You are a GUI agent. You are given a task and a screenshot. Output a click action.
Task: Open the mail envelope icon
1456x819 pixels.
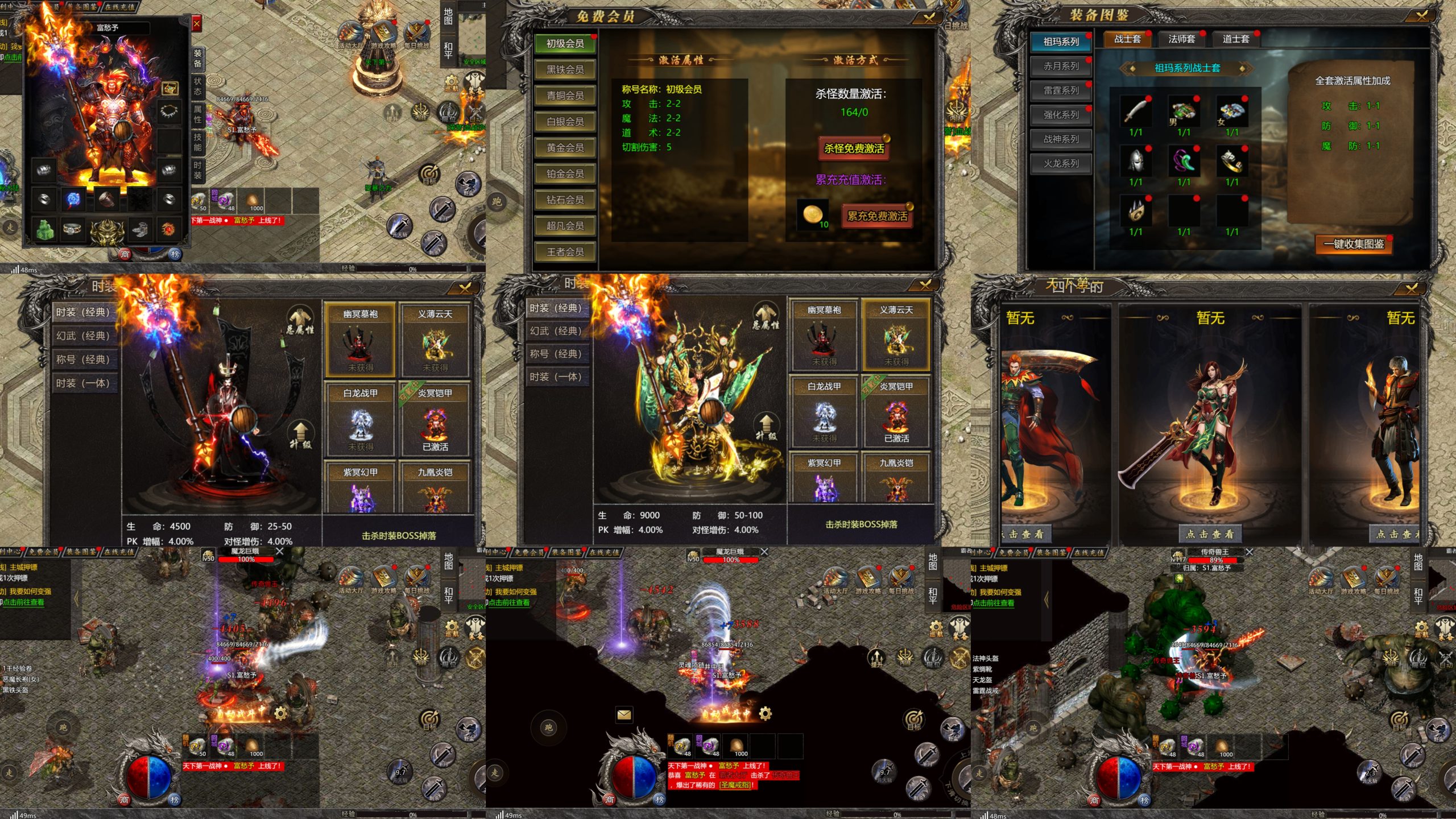(x=624, y=714)
